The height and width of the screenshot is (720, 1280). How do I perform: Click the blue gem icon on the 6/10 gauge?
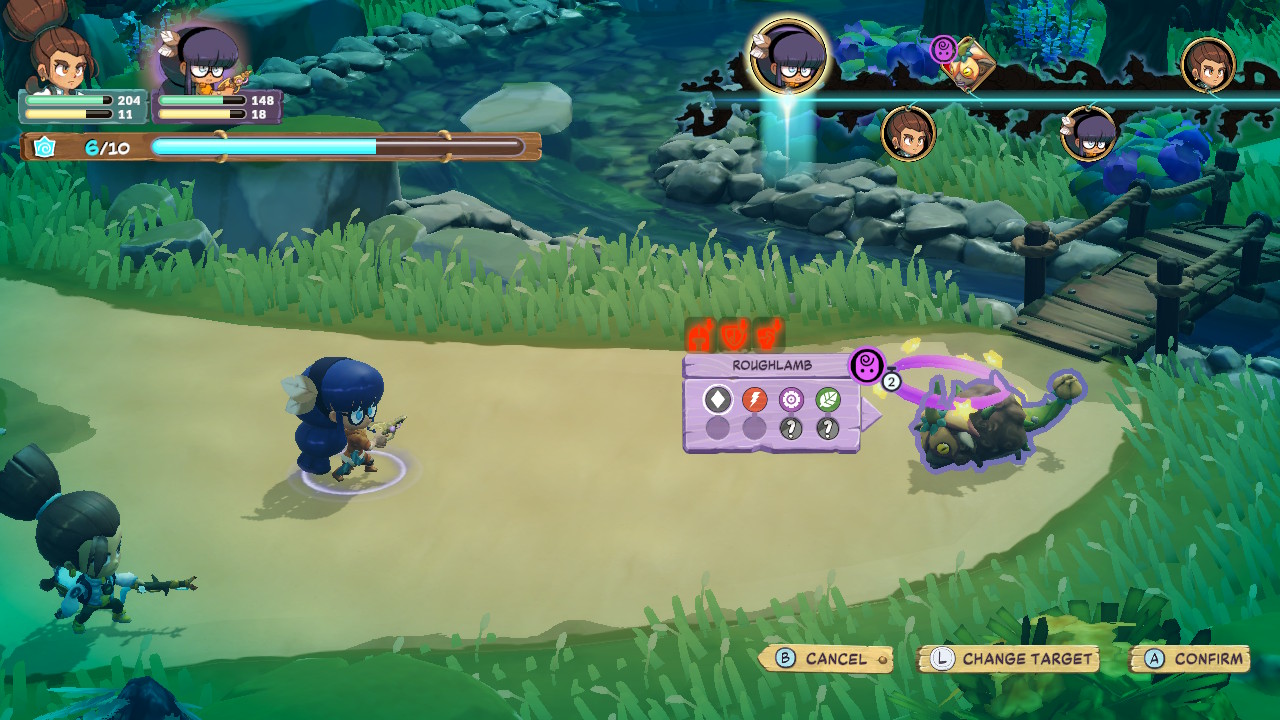coord(44,148)
